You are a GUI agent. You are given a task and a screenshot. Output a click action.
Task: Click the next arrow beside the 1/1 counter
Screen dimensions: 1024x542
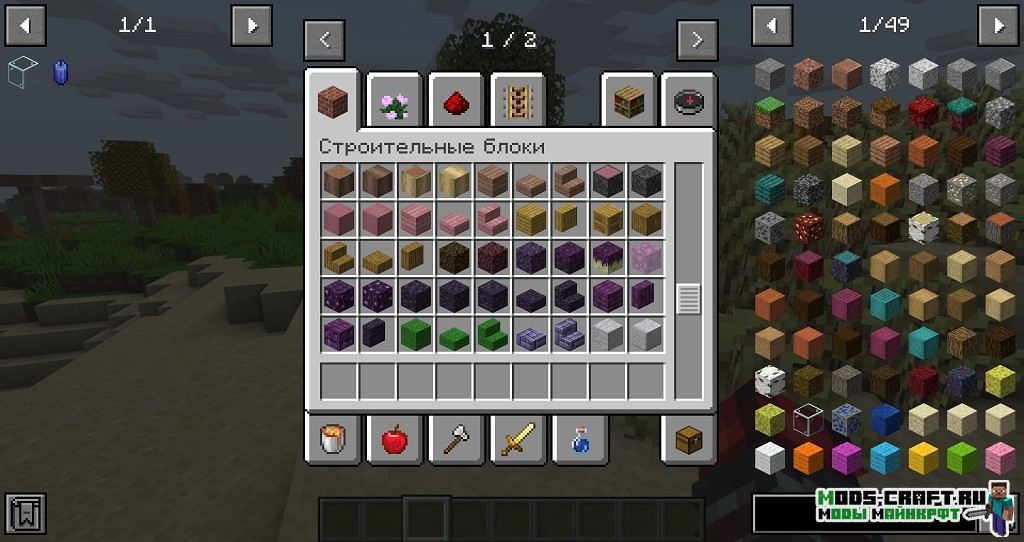point(251,26)
